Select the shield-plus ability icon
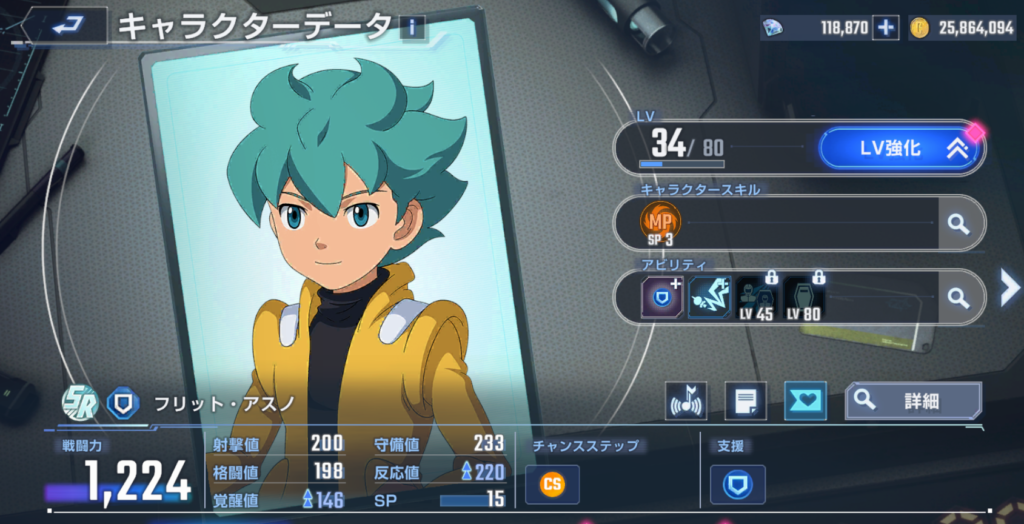Viewport: 1024px width, 524px height. click(x=663, y=297)
